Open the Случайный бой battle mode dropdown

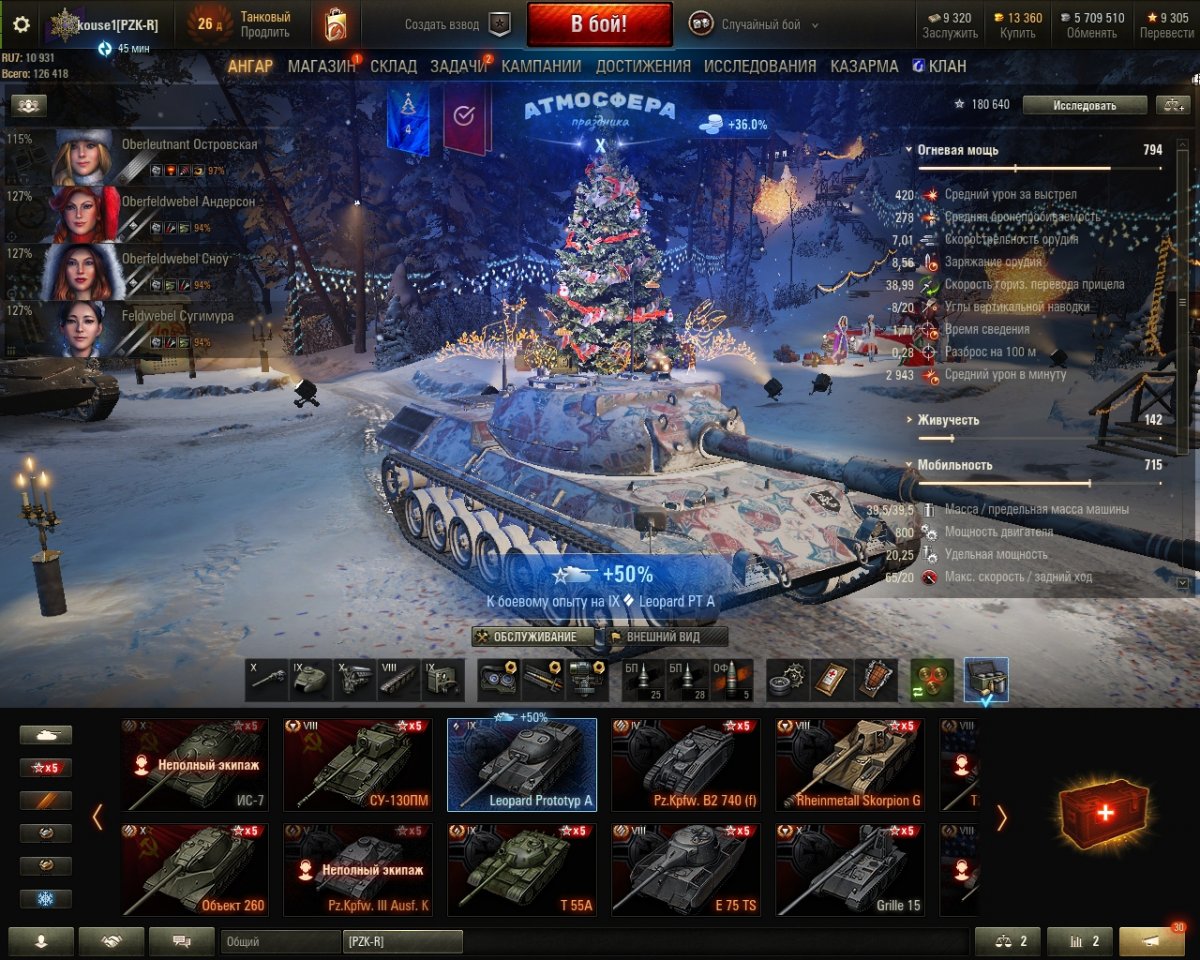(755, 24)
